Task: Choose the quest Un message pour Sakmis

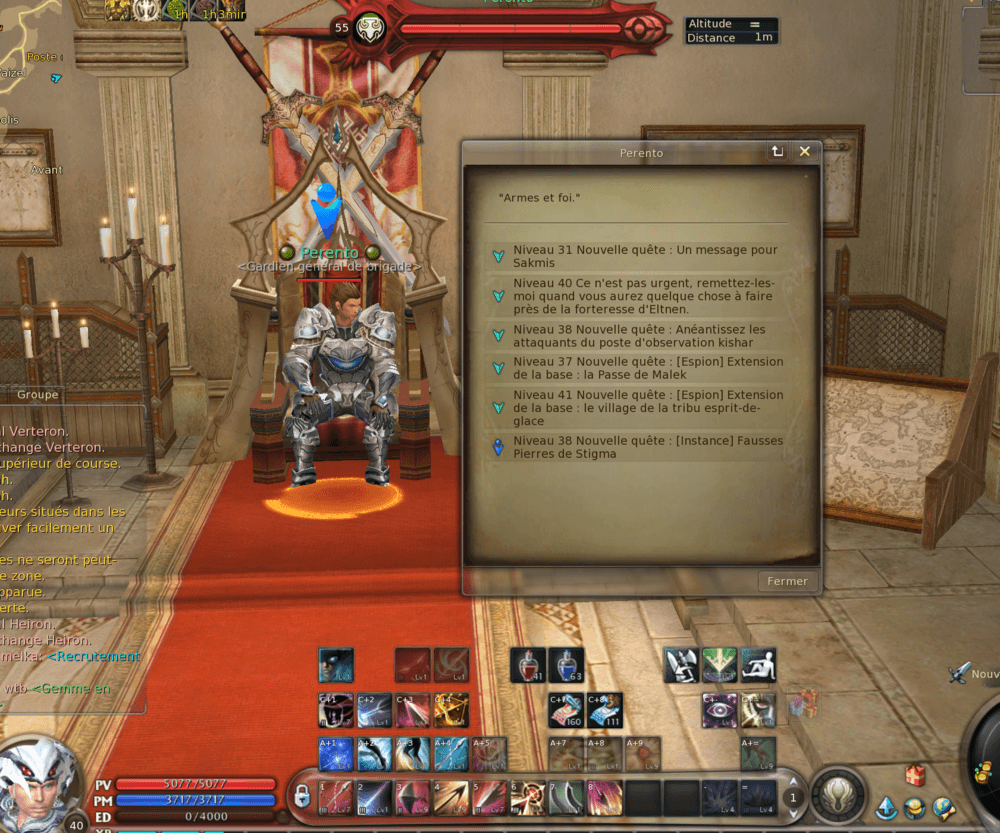Action: (645, 256)
